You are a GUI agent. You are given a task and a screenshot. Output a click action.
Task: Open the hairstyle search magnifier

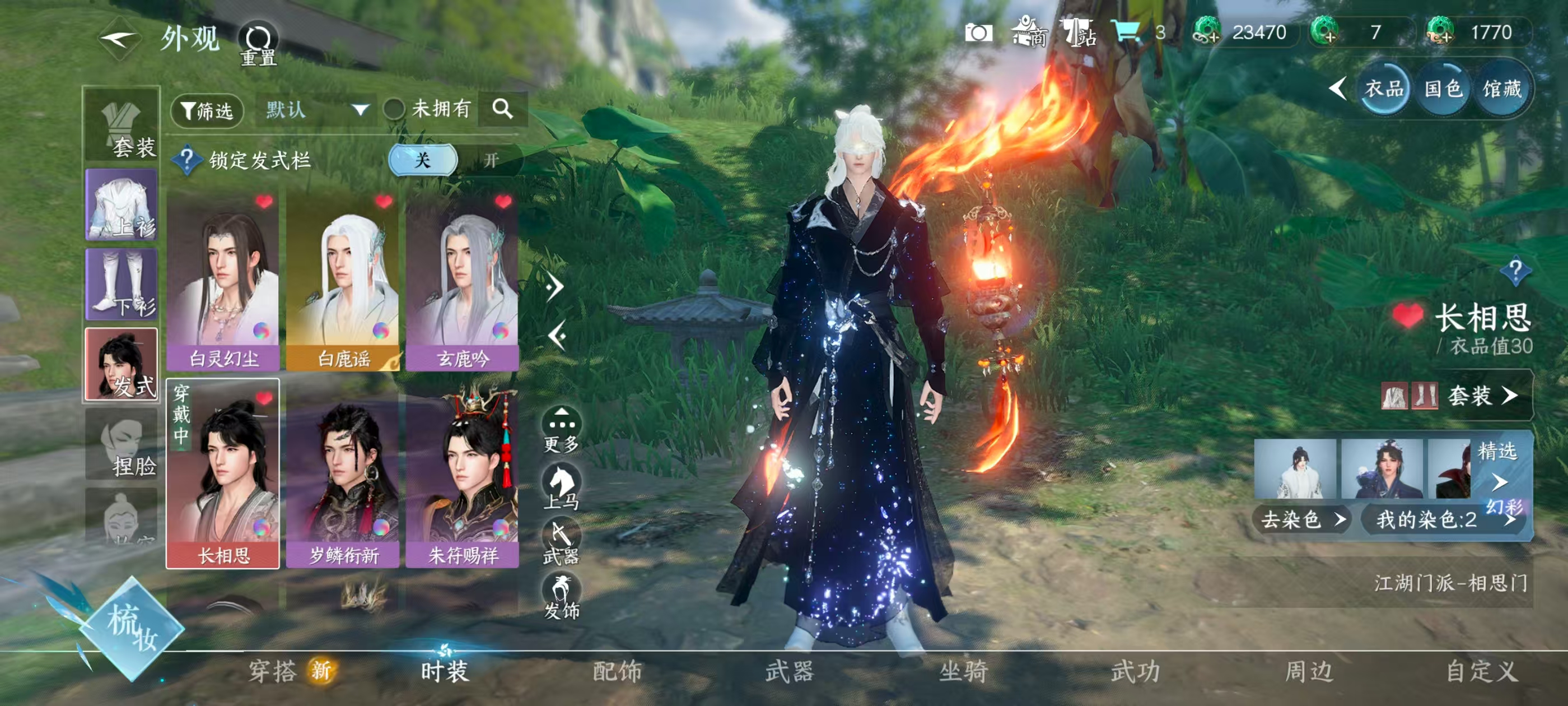tap(502, 109)
